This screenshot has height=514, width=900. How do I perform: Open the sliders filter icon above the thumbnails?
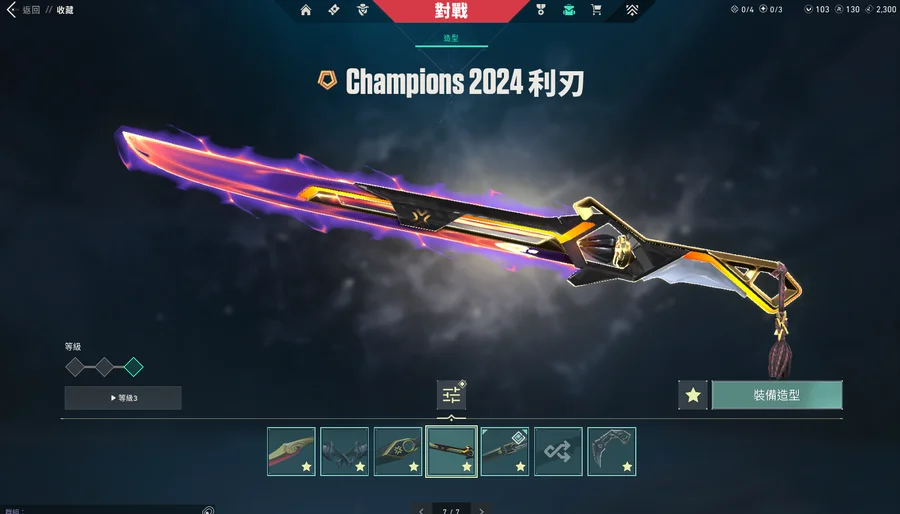pyautogui.click(x=451, y=394)
